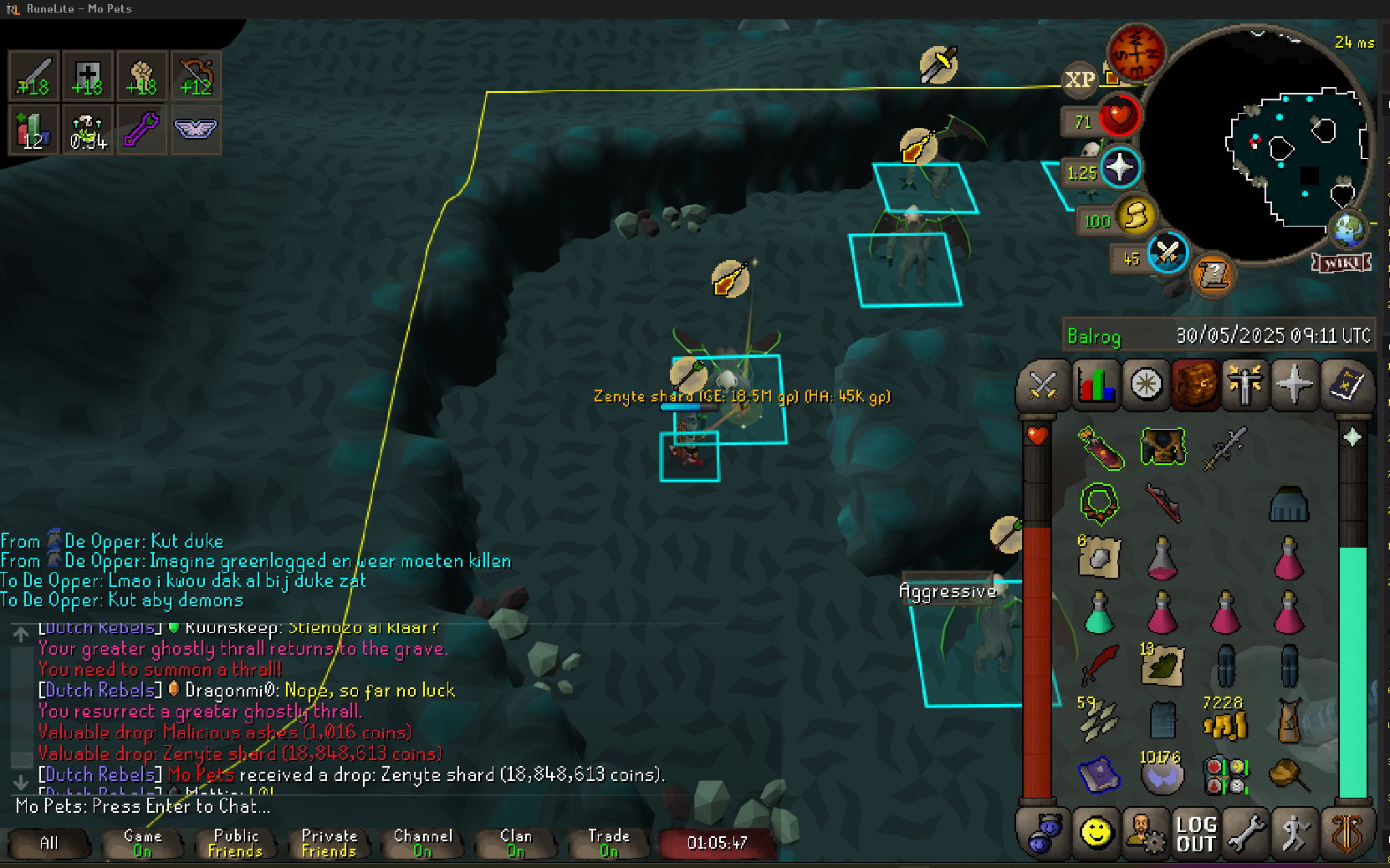Screen dimensions: 1390x868
Task: Open the Combat Options tab
Action: tap(1043, 385)
